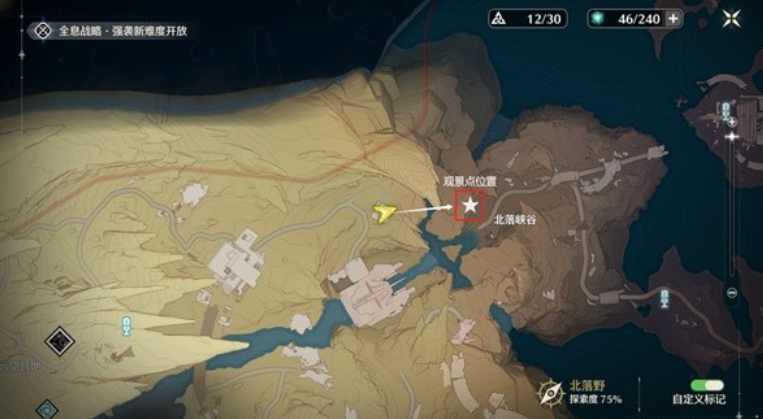Zoom out with the map slider minus
The width and height of the screenshot is (763, 419).
coord(732,292)
